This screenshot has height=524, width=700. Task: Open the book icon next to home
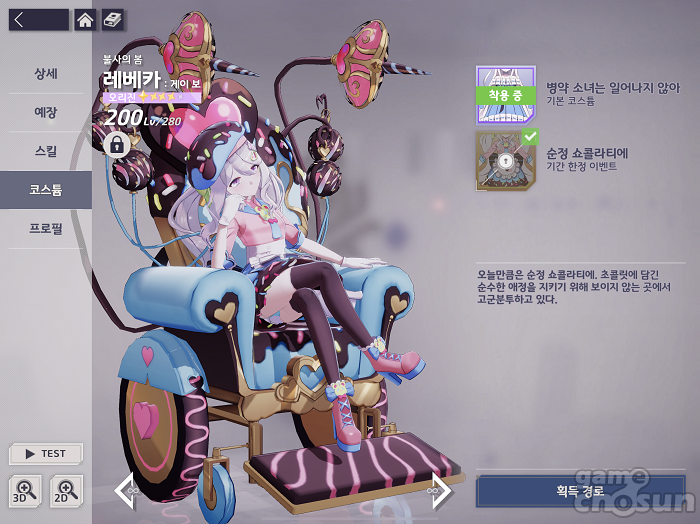[113, 19]
